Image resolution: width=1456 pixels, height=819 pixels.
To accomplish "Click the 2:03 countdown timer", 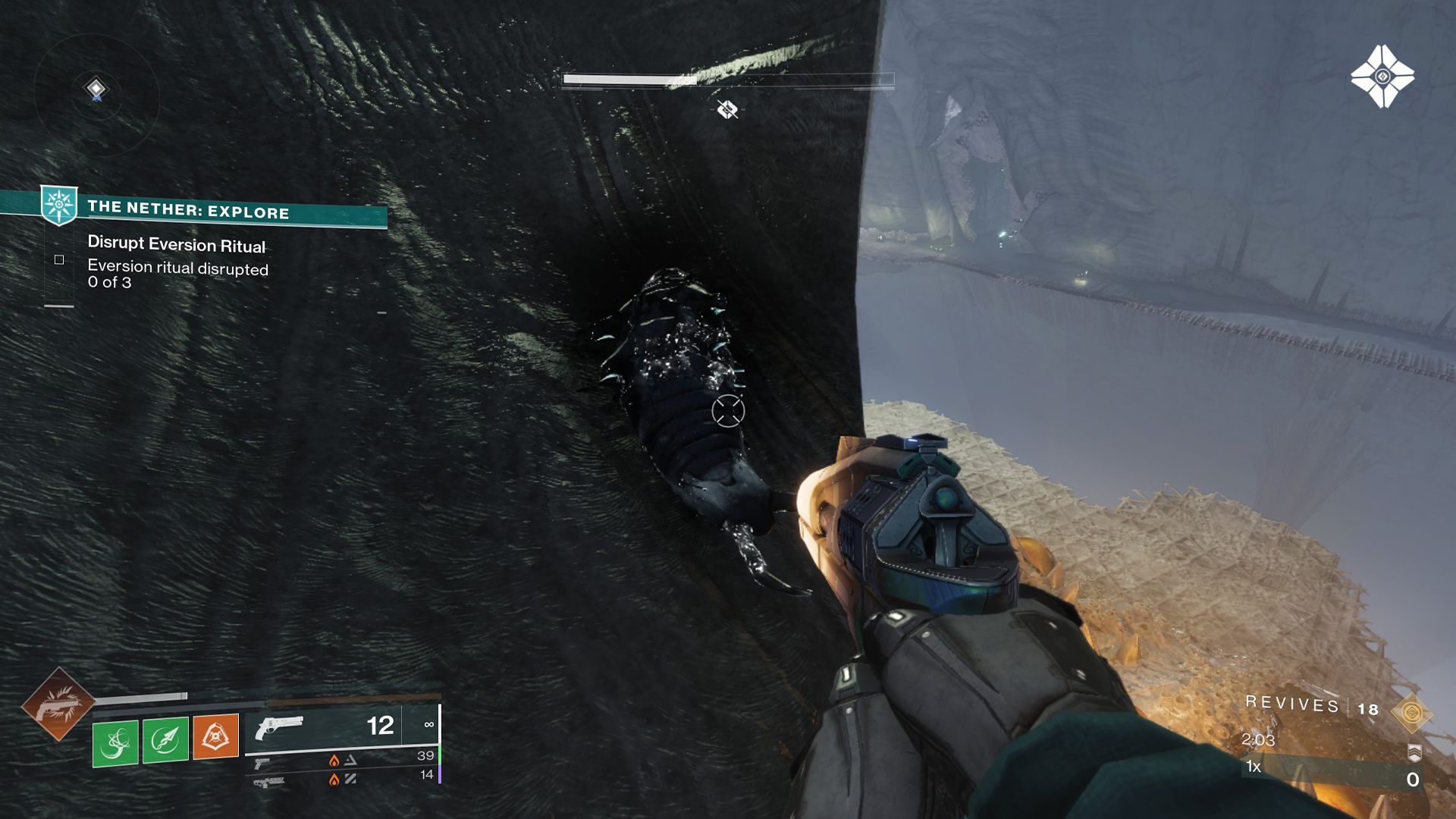I will click(1259, 740).
